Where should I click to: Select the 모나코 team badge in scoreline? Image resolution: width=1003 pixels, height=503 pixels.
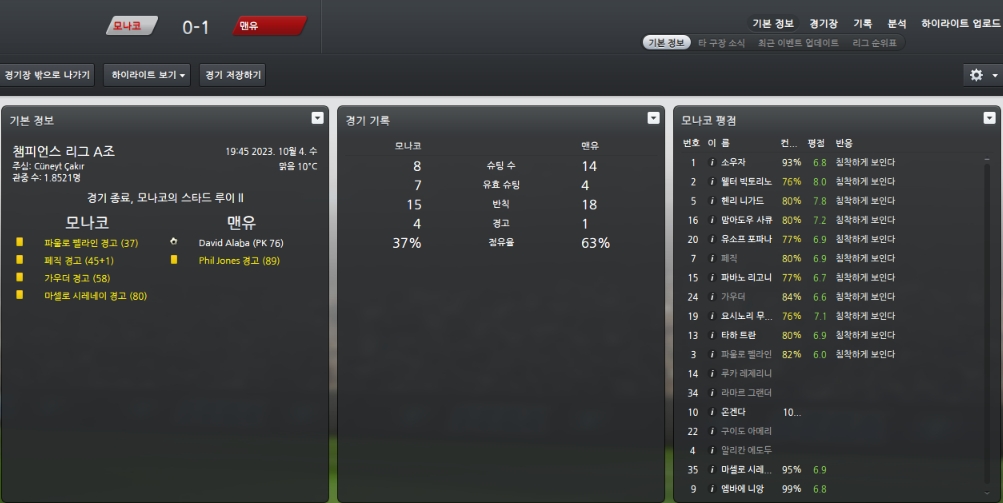click(x=131, y=26)
